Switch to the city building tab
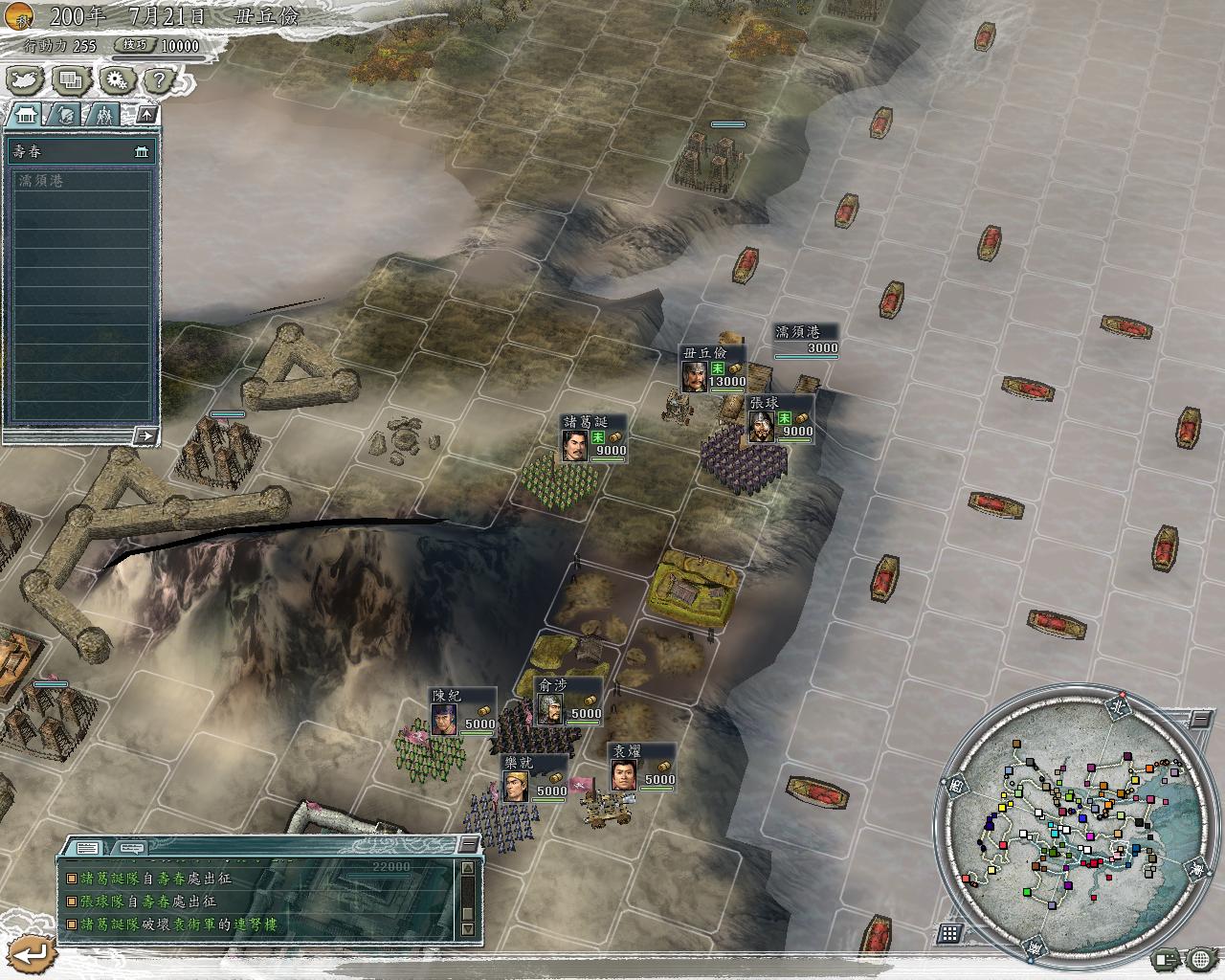Screen dimensions: 1225x980 pyautogui.click(x=26, y=115)
